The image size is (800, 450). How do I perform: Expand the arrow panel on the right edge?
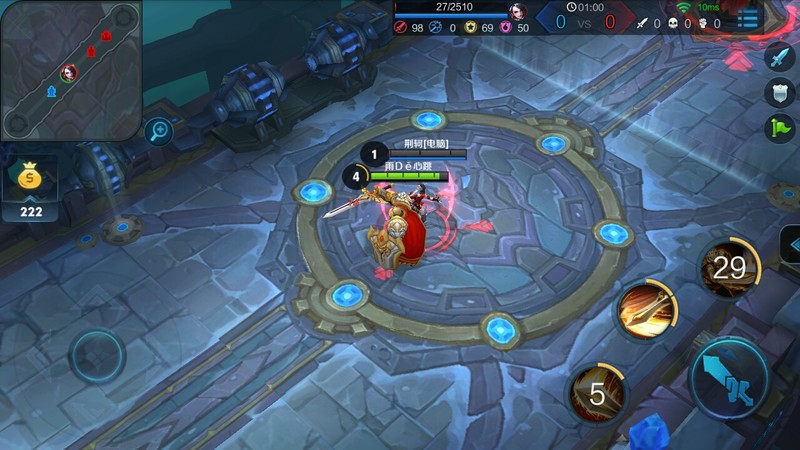[x=790, y=245]
